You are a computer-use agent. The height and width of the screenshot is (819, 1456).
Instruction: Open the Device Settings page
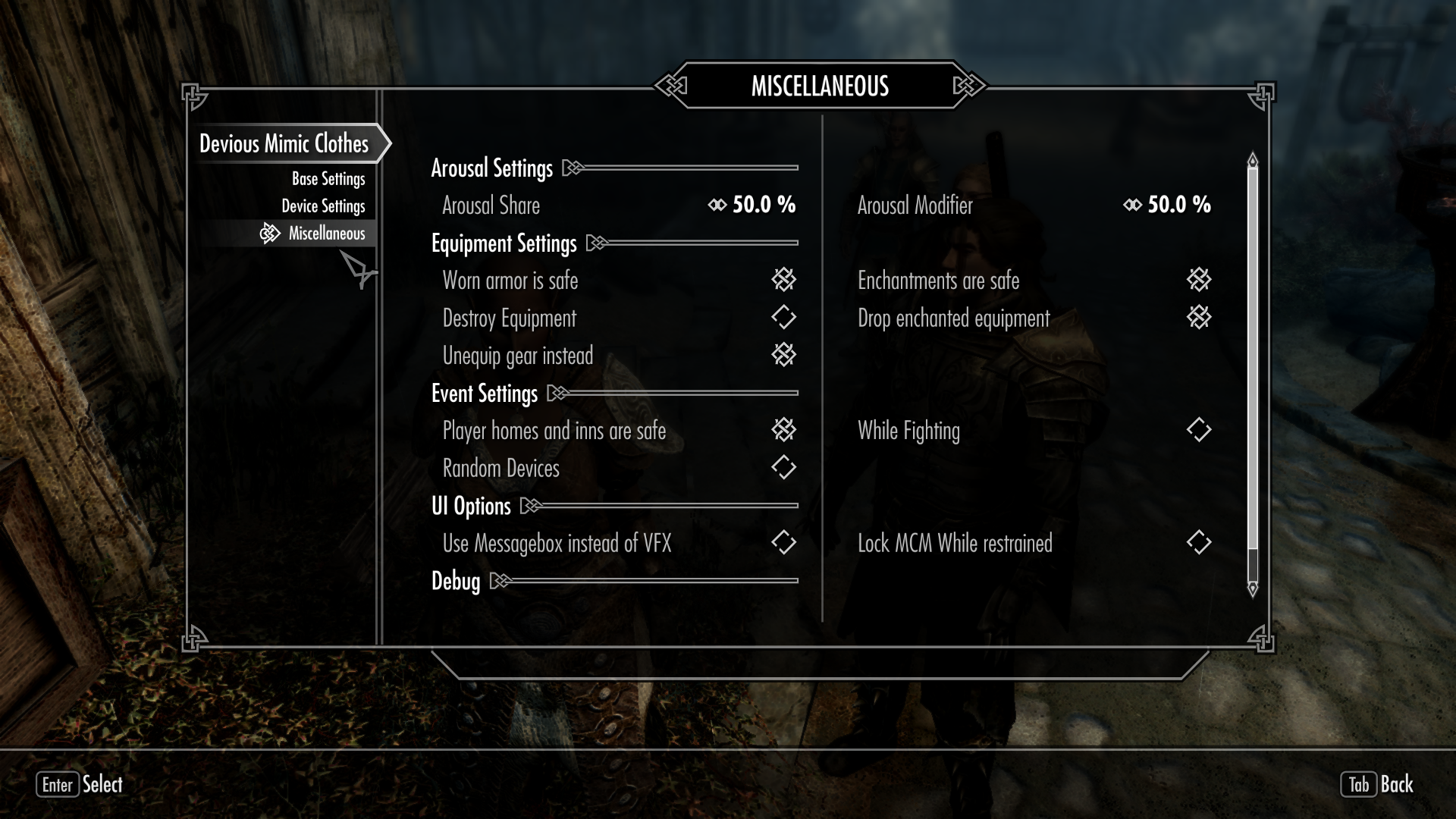[325, 206]
